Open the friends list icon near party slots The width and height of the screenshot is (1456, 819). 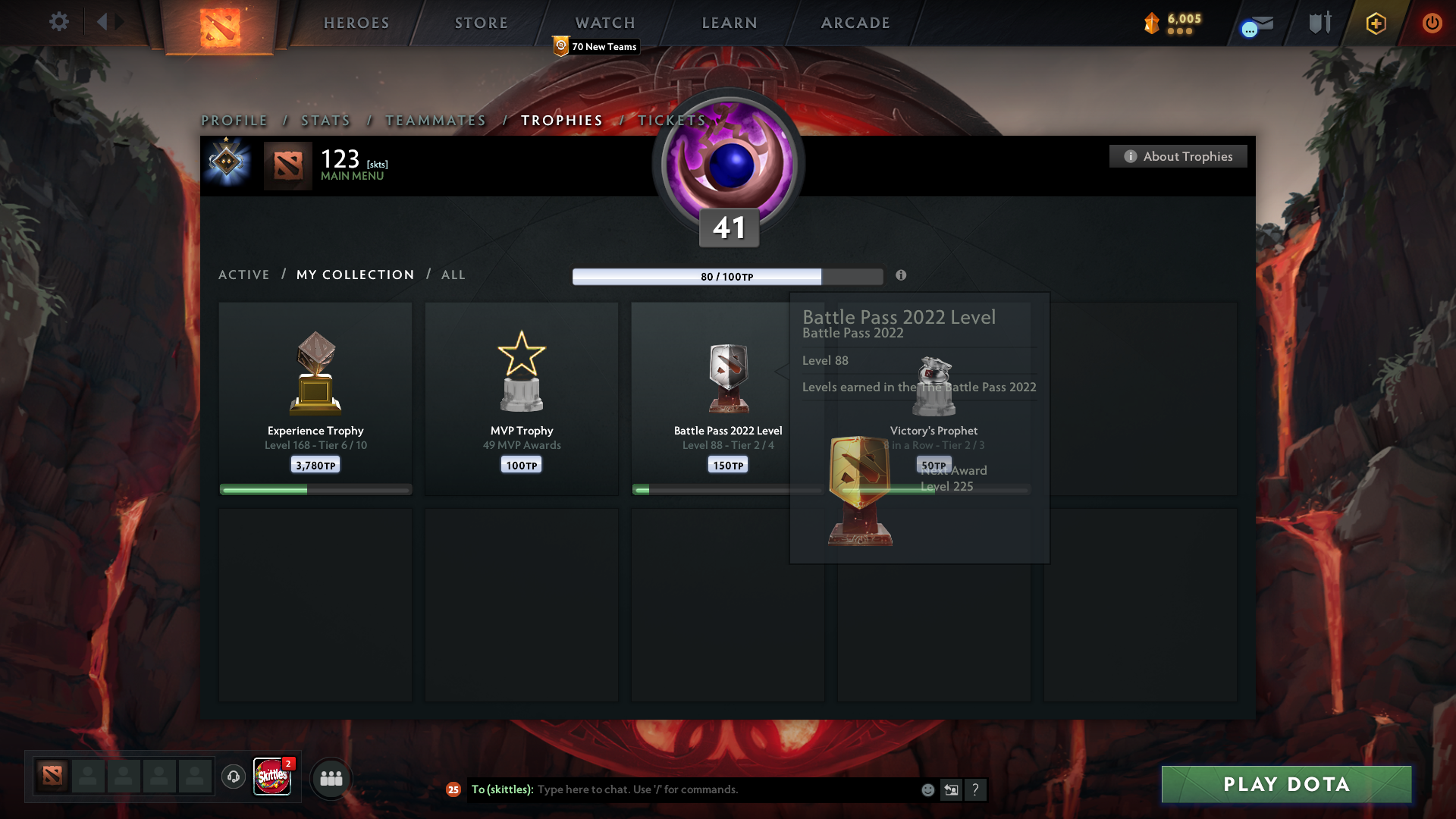331,778
